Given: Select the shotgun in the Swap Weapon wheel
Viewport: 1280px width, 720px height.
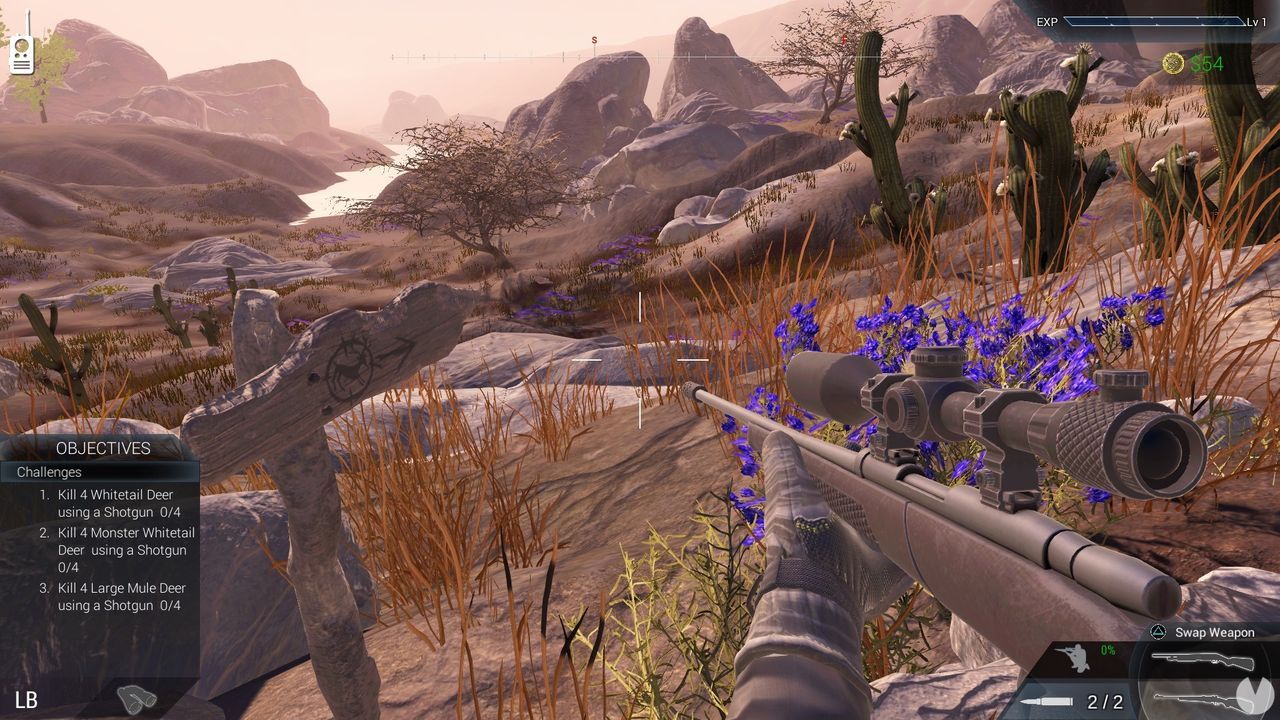Looking at the screenshot, I should click(1204, 662).
